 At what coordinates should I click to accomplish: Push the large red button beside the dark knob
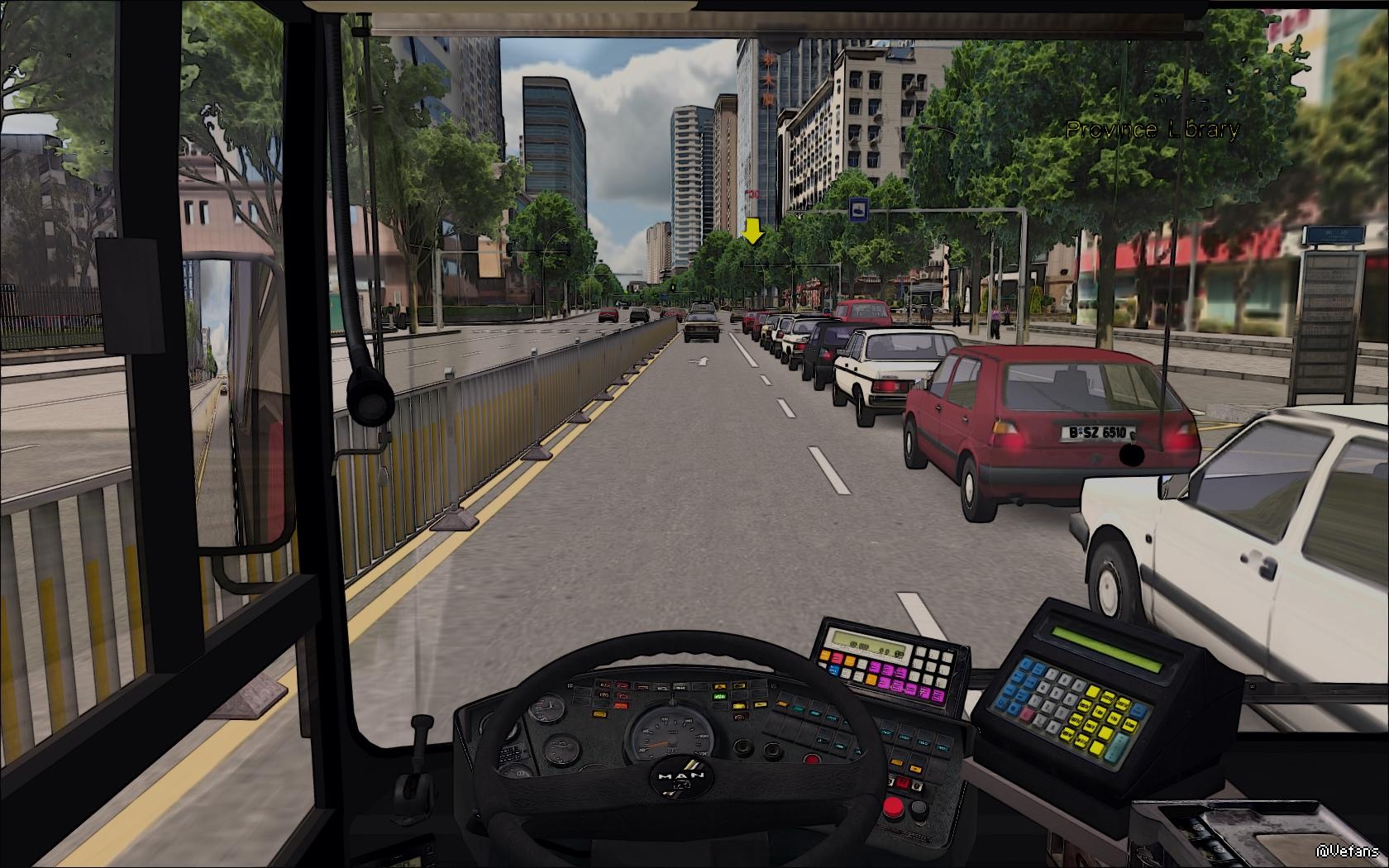coord(893,806)
